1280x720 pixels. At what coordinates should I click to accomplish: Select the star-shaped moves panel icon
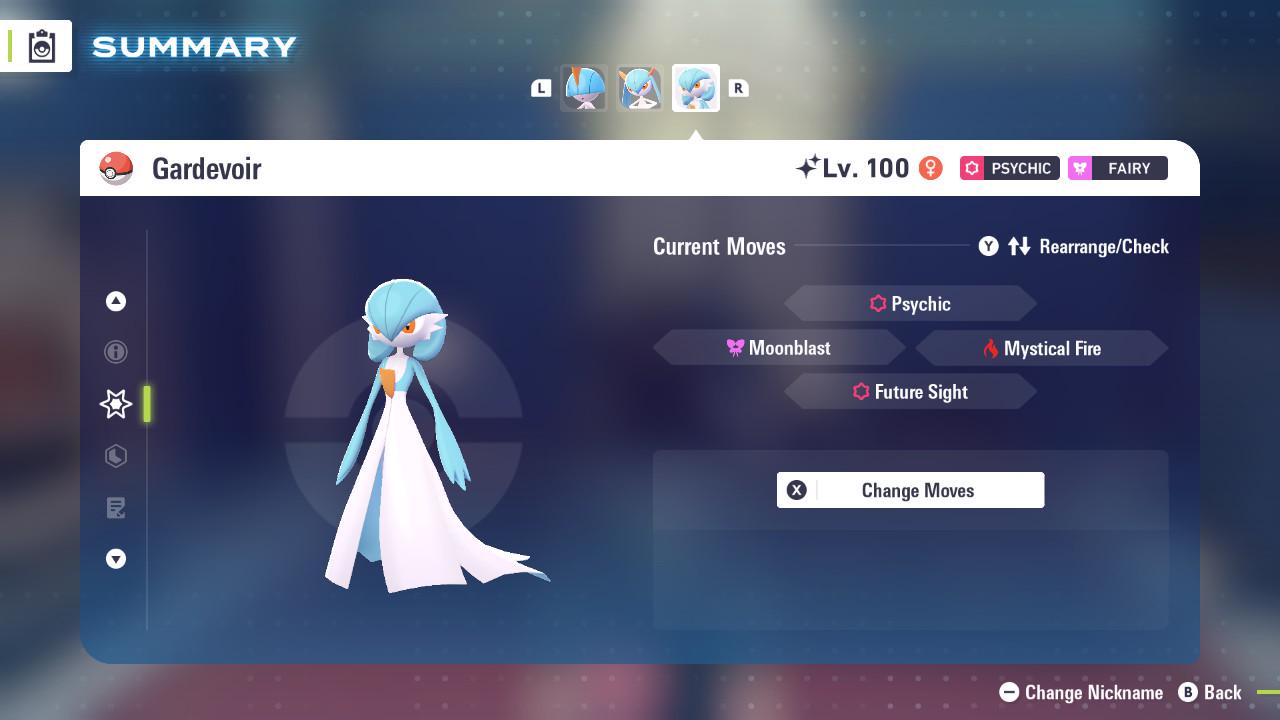(x=116, y=404)
